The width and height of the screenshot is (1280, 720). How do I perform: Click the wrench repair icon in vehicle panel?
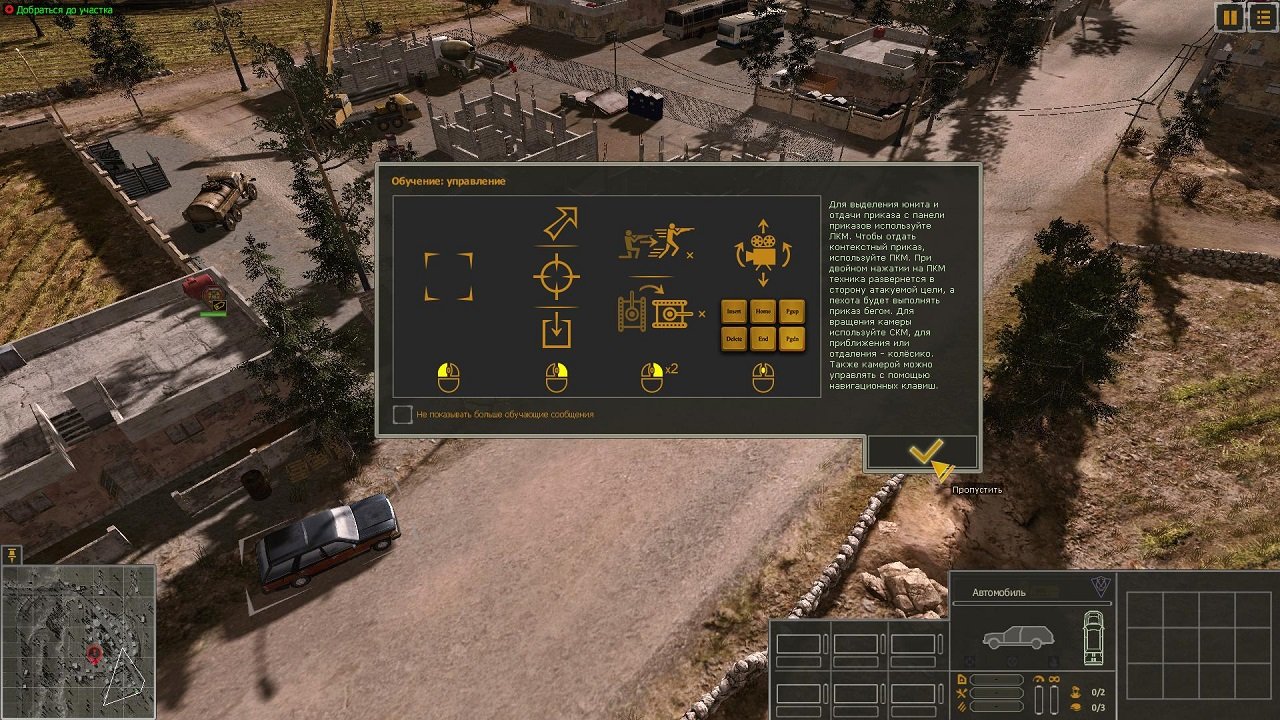pyautogui.click(x=962, y=693)
